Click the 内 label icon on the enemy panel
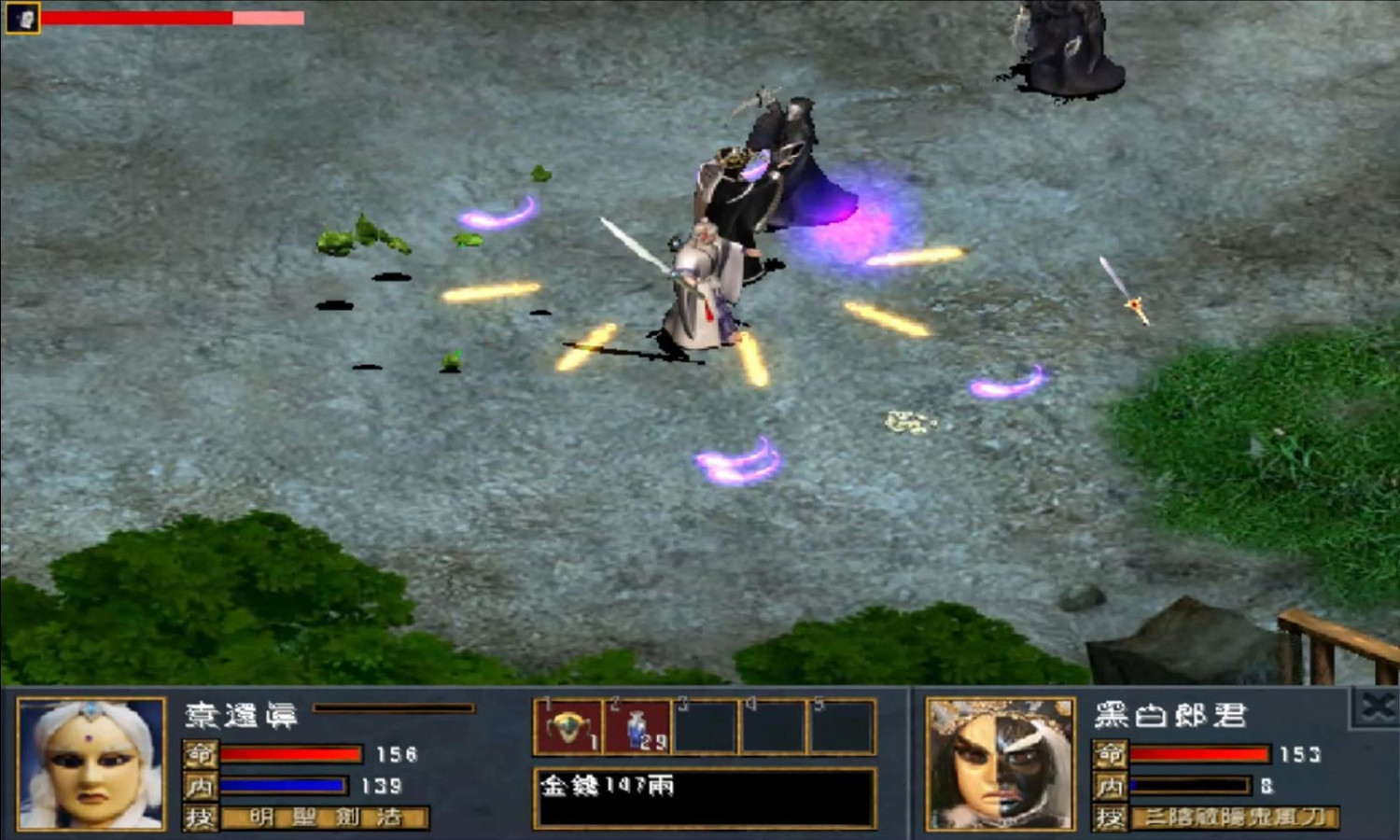The width and height of the screenshot is (1400, 840). click(1113, 787)
